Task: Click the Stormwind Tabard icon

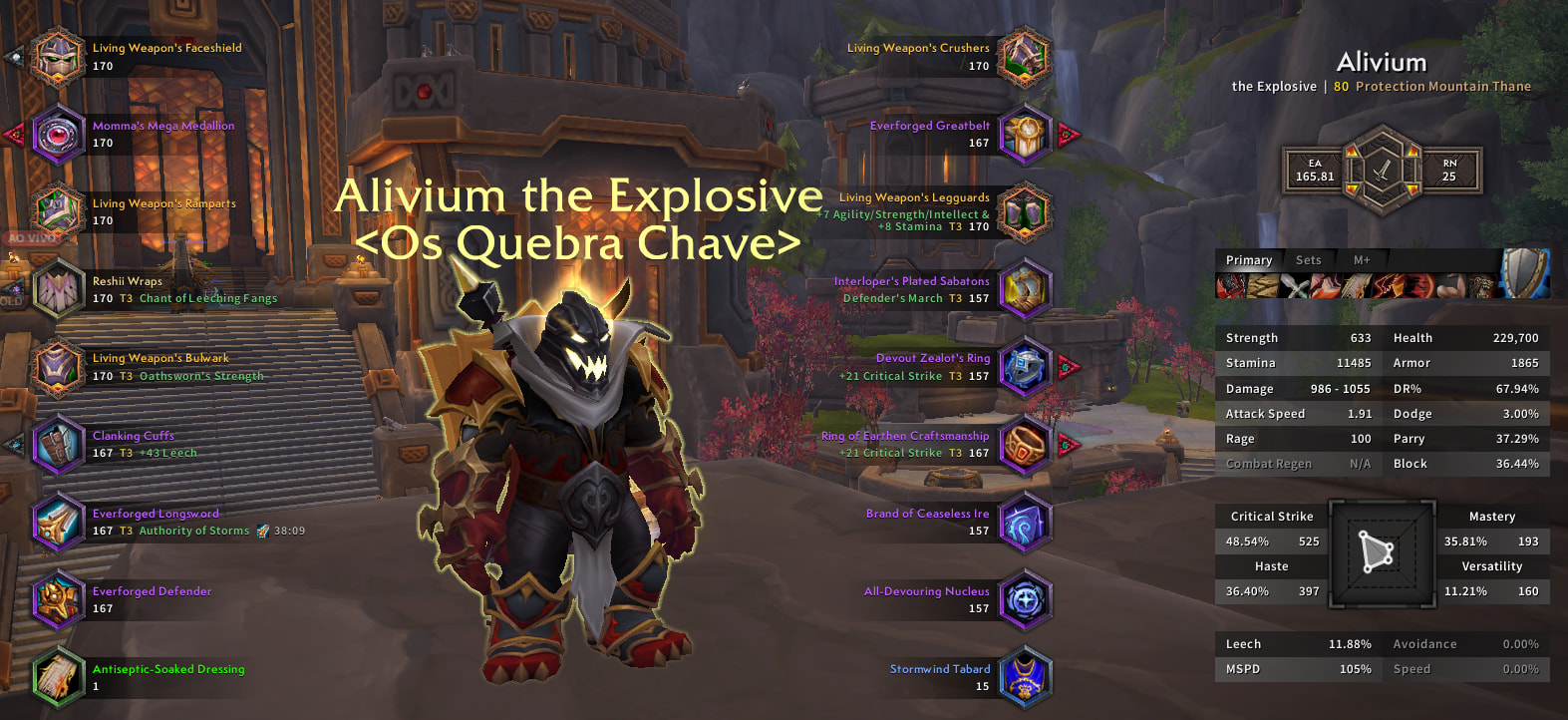Action: pyautogui.click(x=1024, y=677)
